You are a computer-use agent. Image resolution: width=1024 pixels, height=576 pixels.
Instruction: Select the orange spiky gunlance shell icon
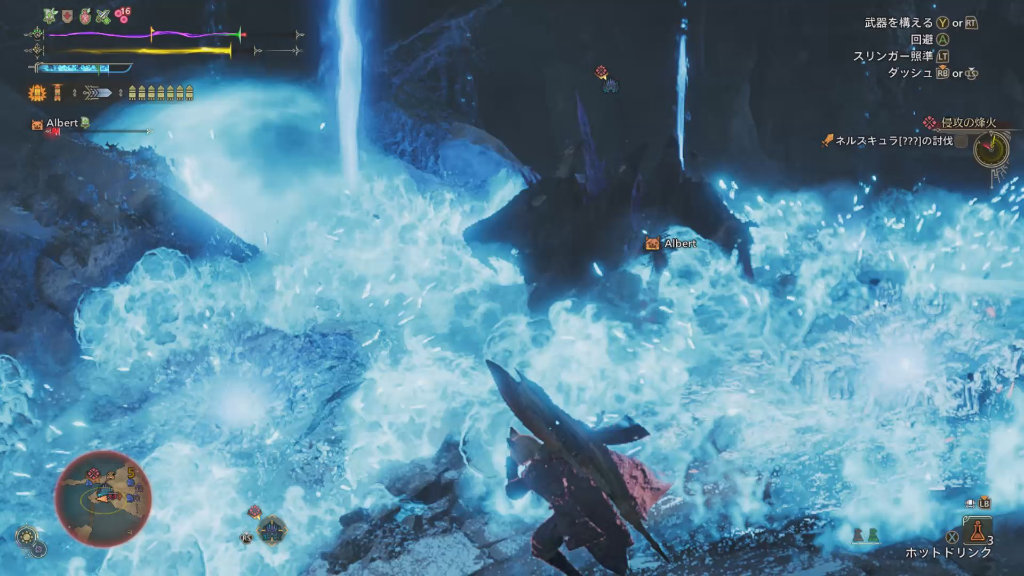[x=37, y=93]
